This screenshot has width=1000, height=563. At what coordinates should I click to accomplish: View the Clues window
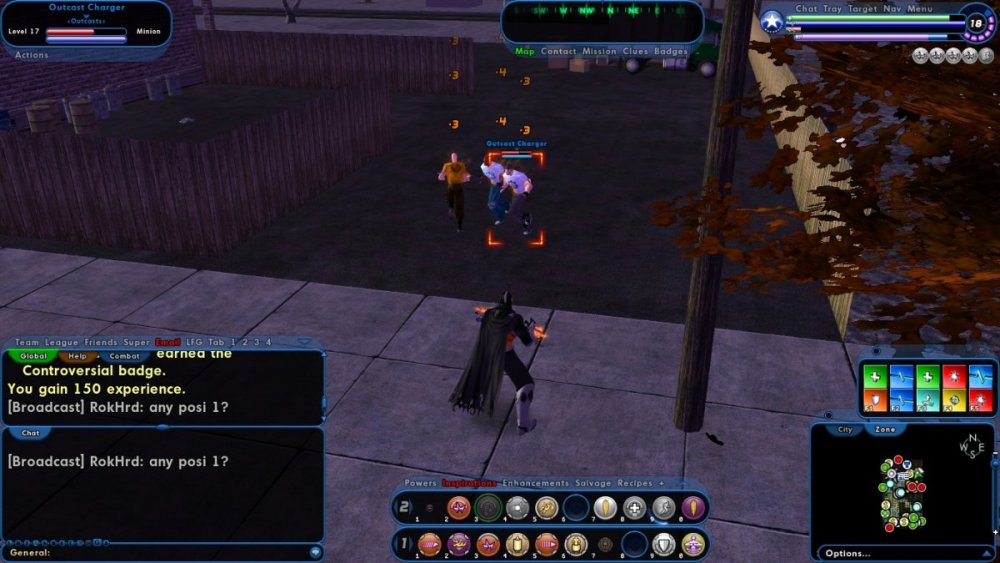click(635, 51)
